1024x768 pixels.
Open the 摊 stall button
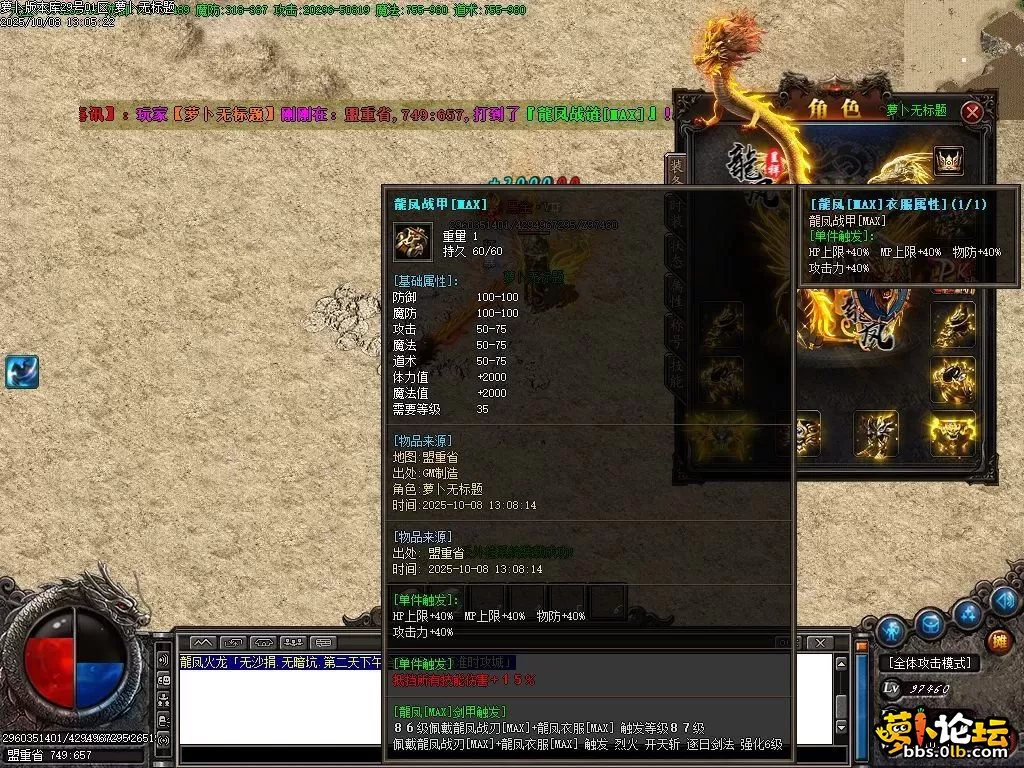click(997, 641)
